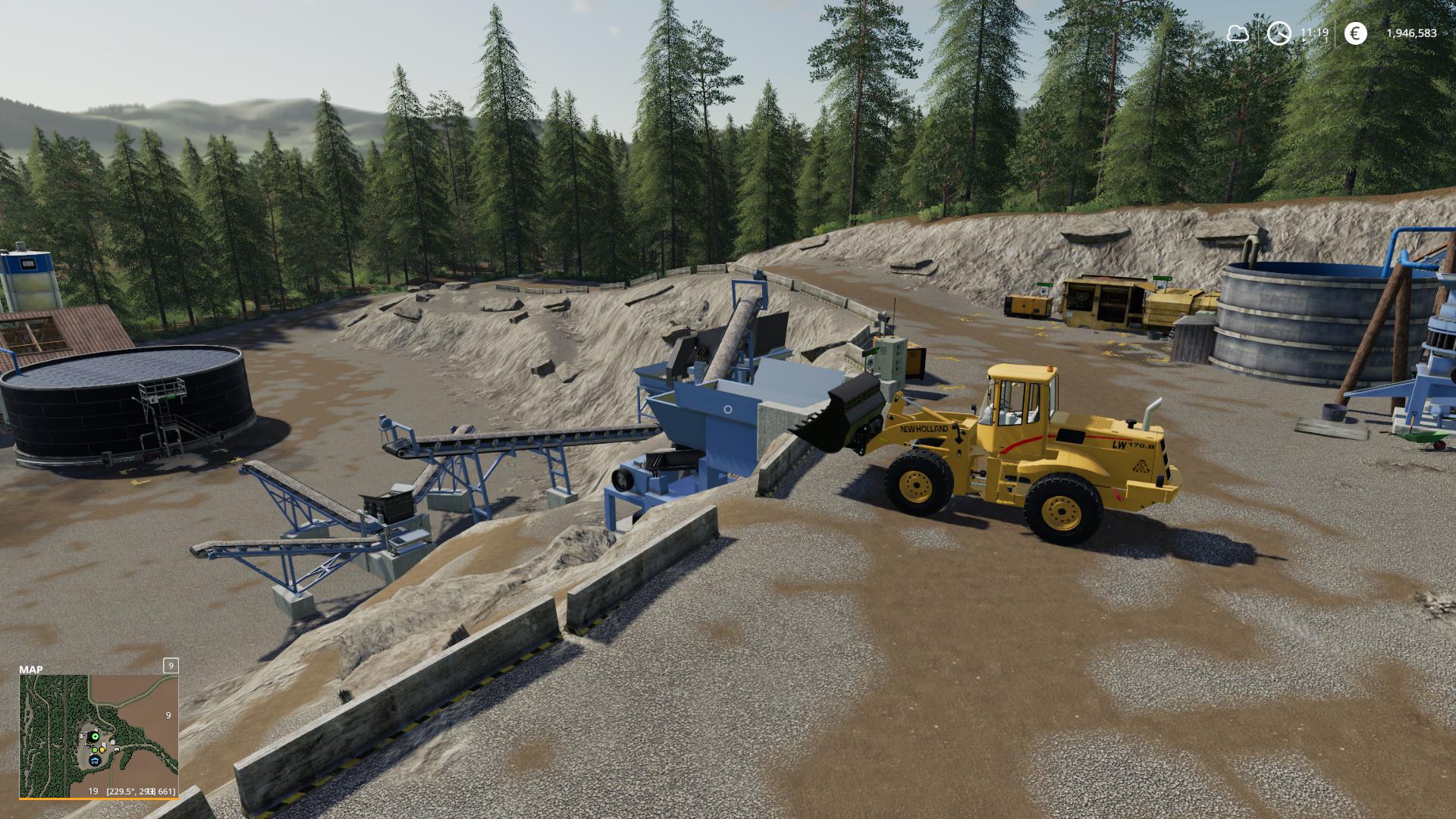Click the euro money icon

(1355, 33)
